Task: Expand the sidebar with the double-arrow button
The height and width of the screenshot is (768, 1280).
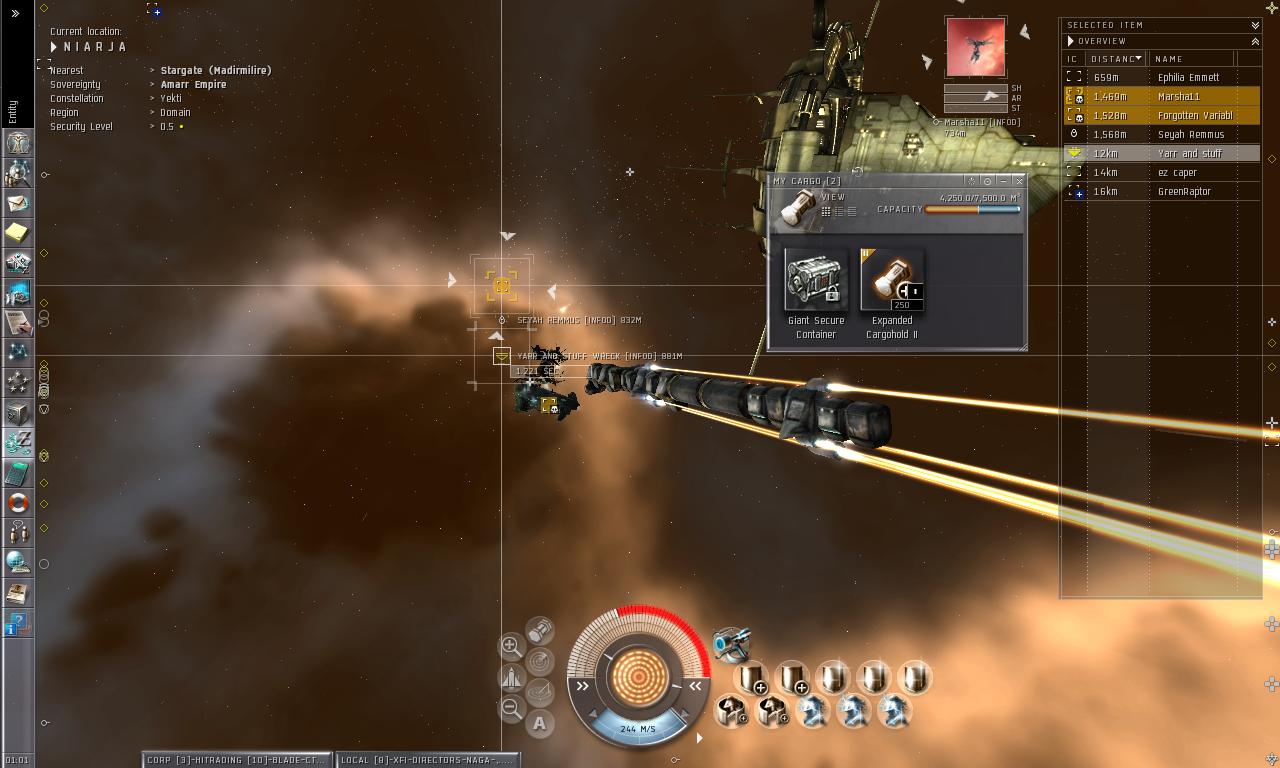Action: (15, 13)
